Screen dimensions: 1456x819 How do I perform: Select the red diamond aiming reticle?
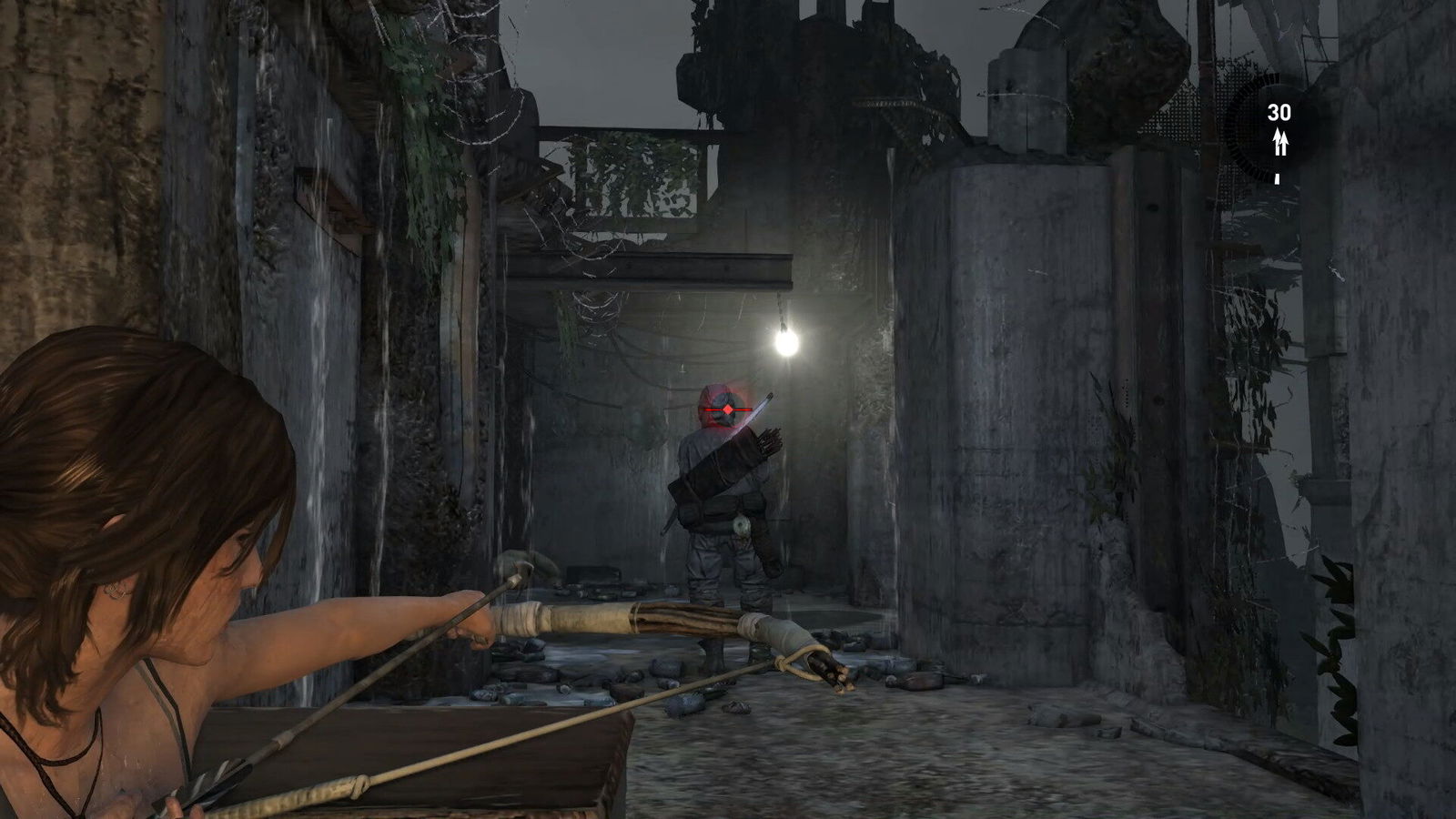tap(728, 409)
